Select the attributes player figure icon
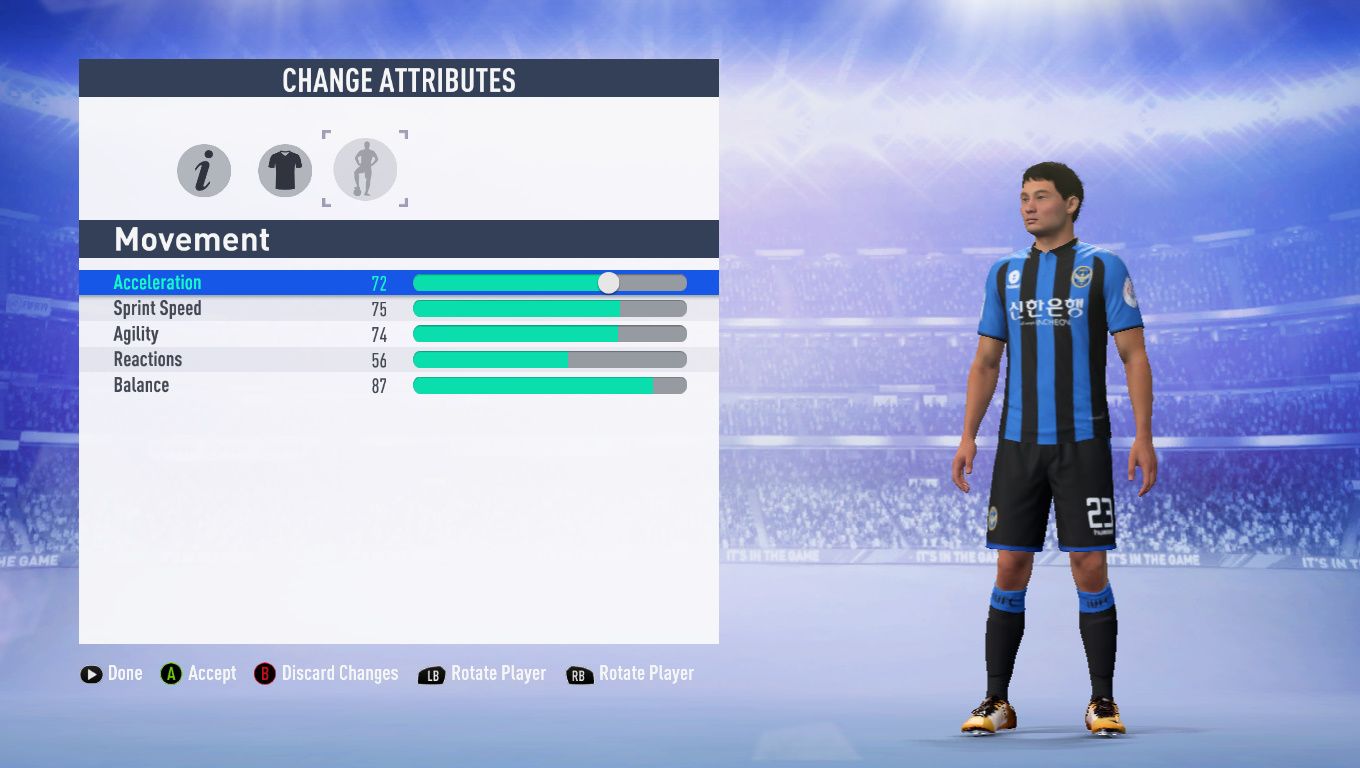The height and width of the screenshot is (768, 1360). (x=364, y=170)
